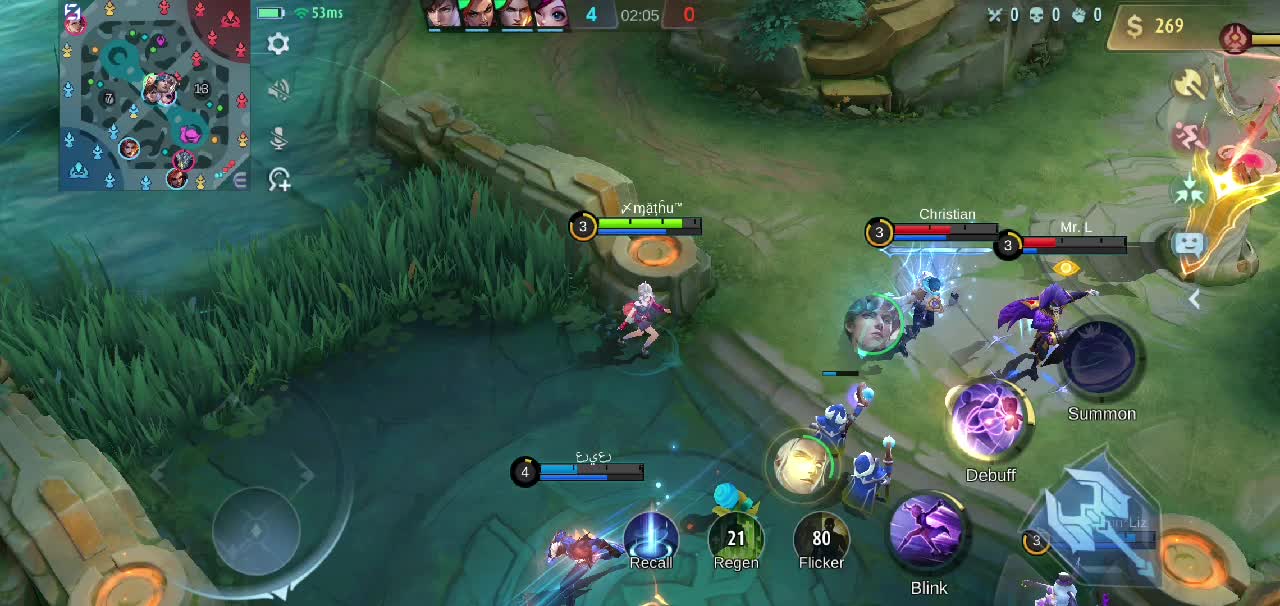The width and height of the screenshot is (1280, 606).
Task: Collapse the panel with the left arrow
Action: point(1194,298)
